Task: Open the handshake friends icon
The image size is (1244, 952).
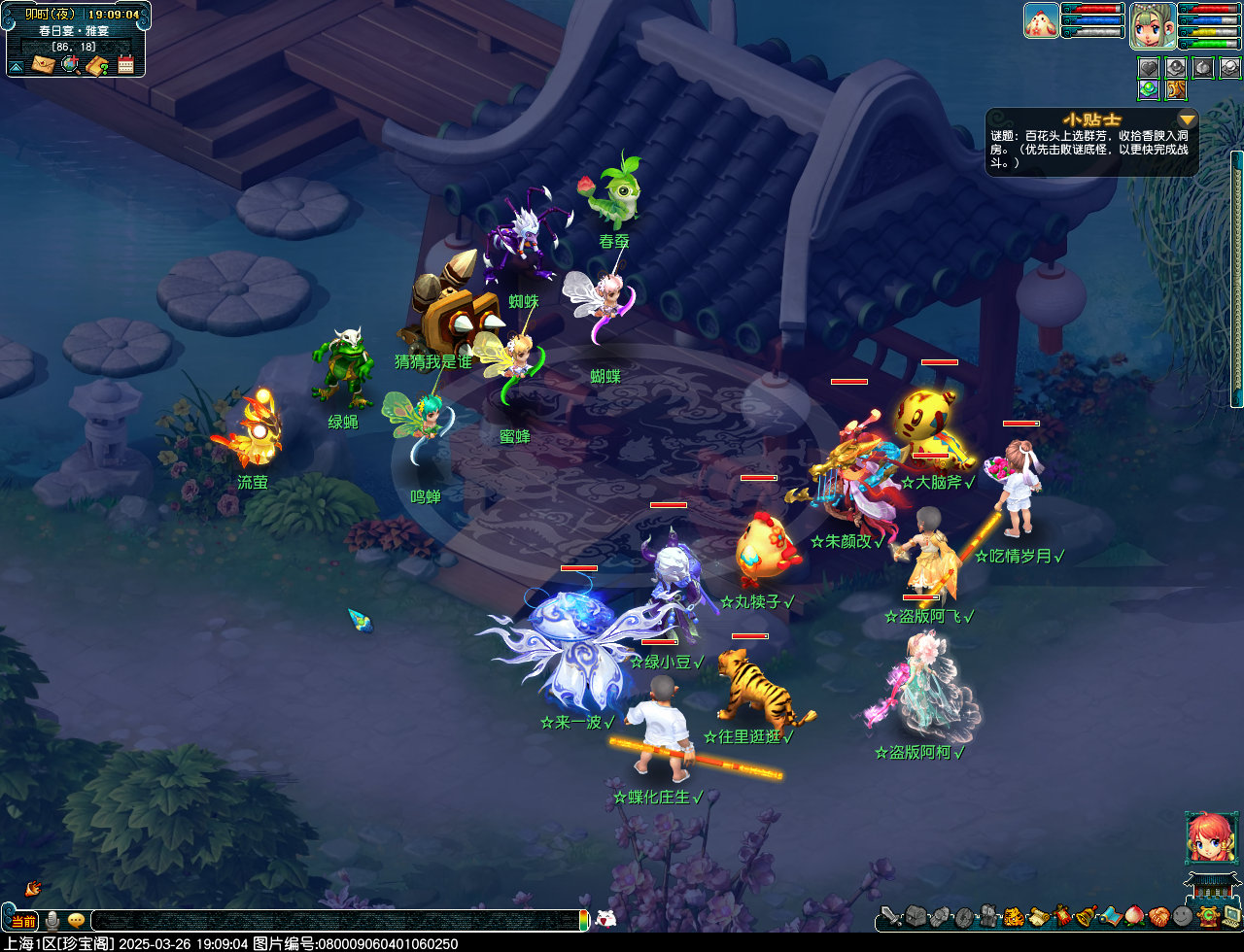Action: point(1158,915)
